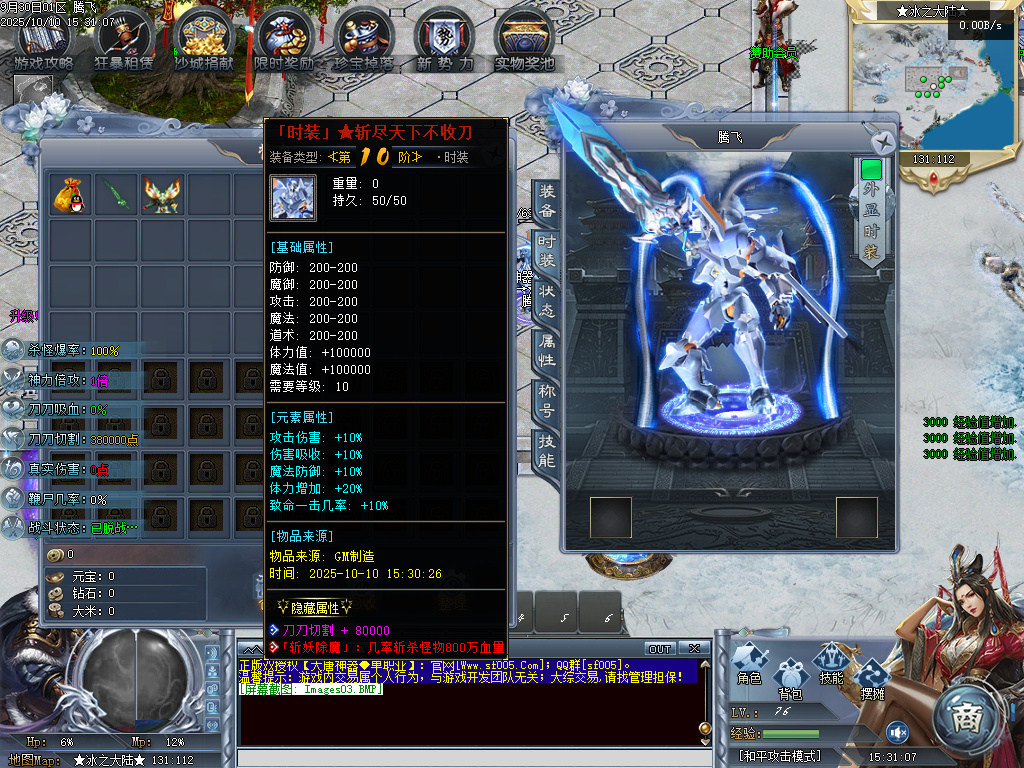1024x768 pixels.
Task: Switch to the 称号 title tab
Action: [547, 400]
